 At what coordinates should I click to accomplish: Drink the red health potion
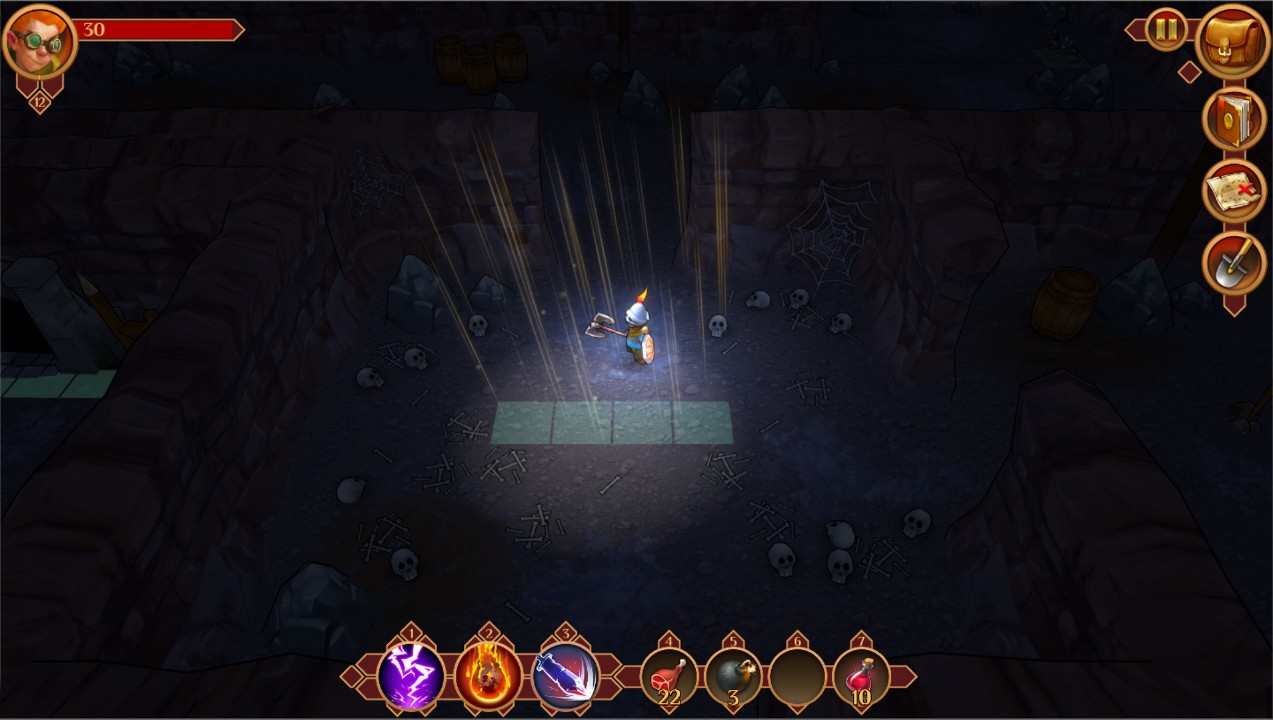tap(861, 677)
